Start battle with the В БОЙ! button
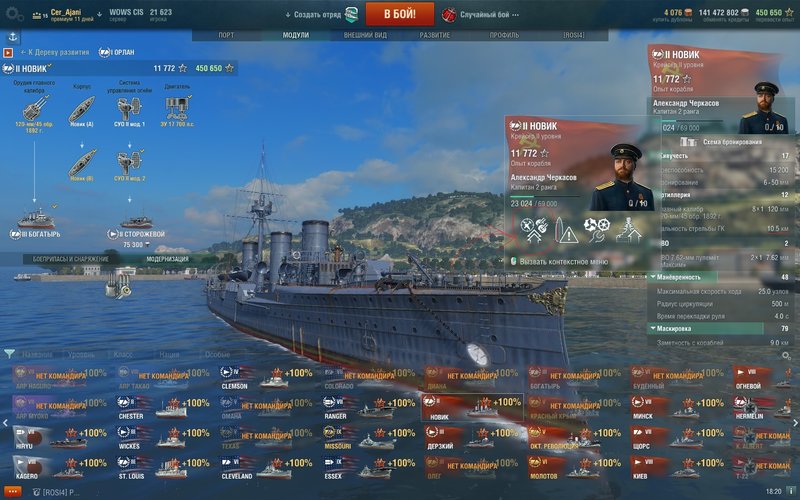The width and height of the screenshot is (800, 500). 399,14
